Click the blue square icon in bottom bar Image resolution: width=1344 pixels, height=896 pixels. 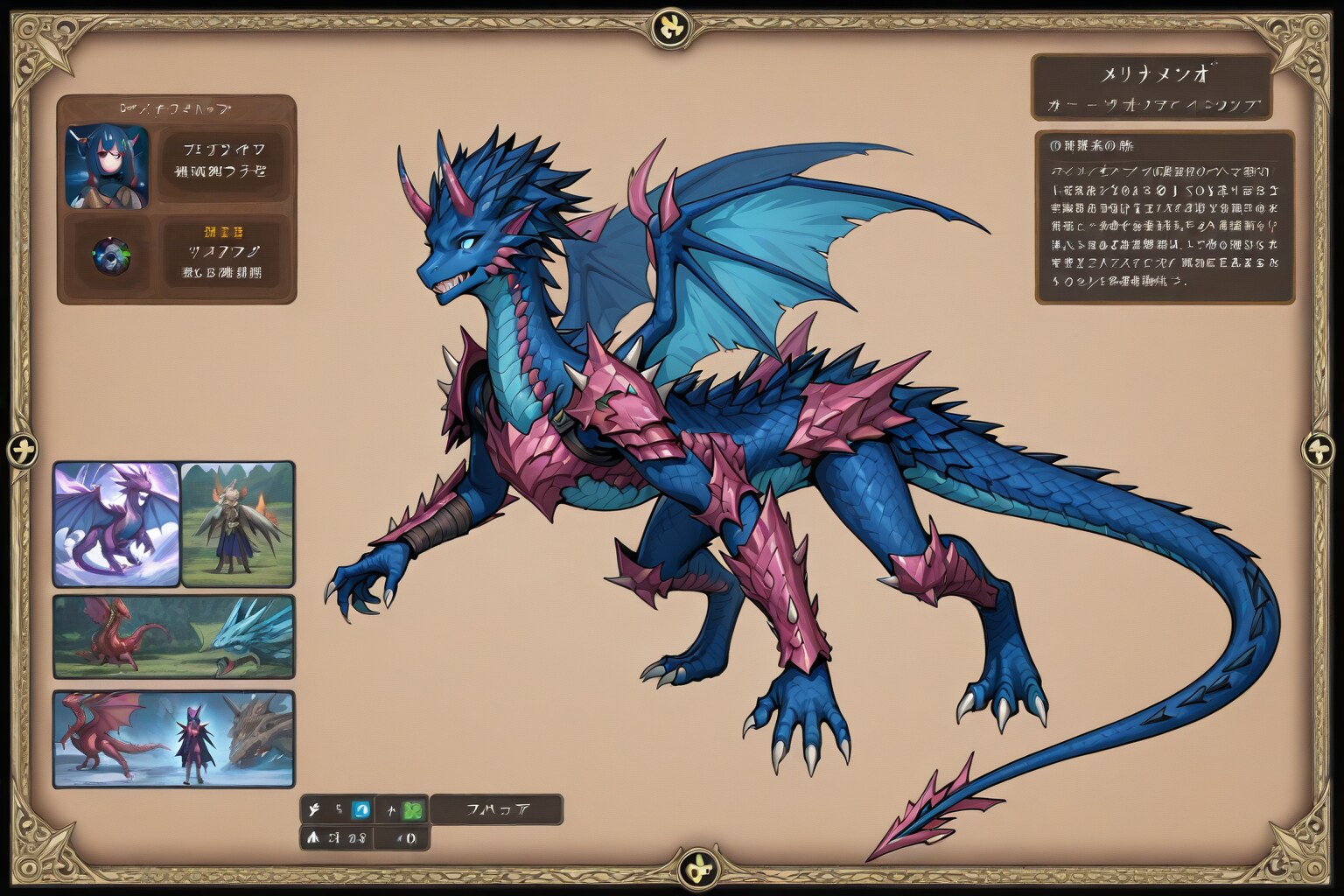click(360, 810)
